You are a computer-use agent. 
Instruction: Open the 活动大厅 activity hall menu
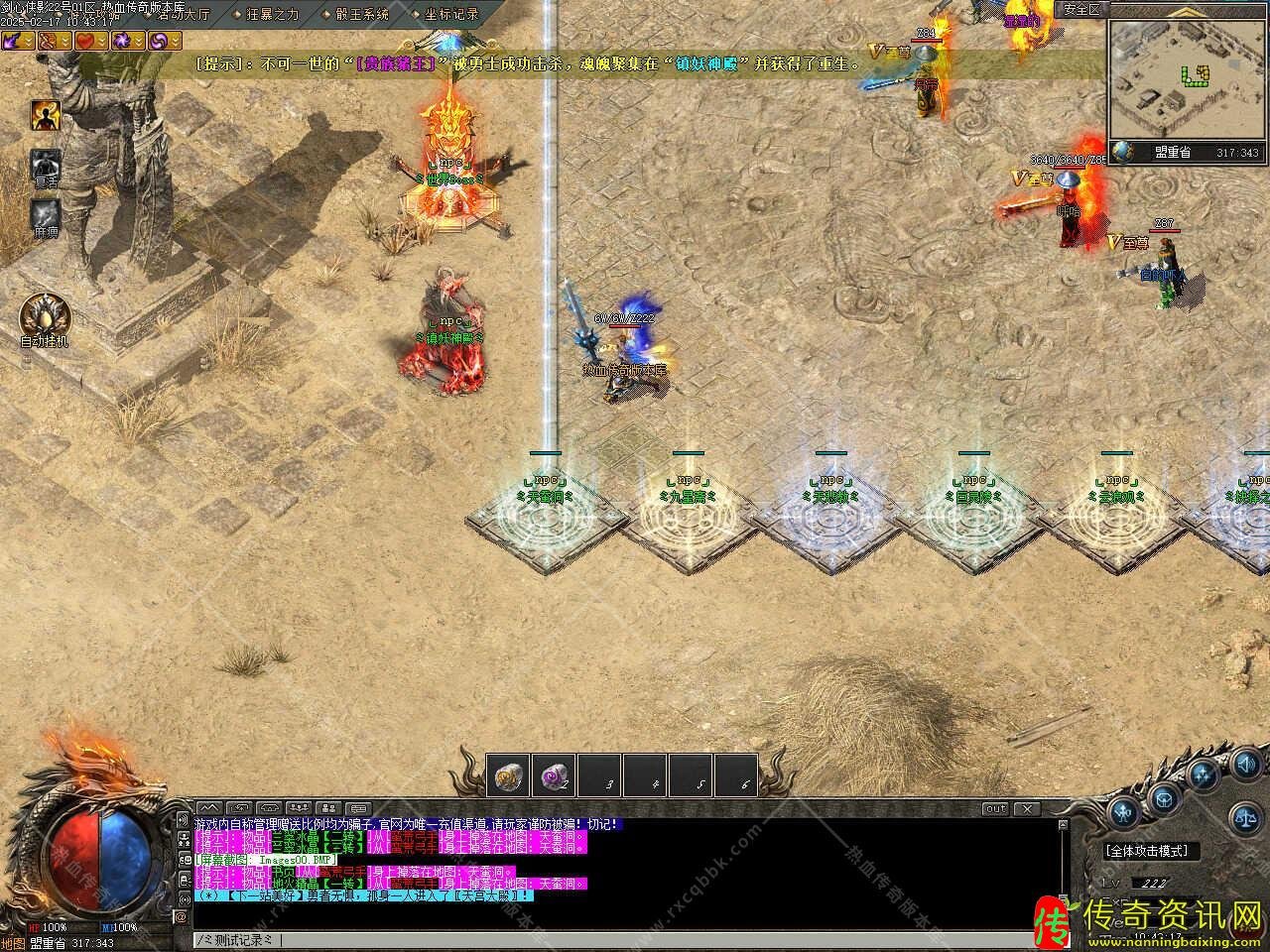[177, 15]
